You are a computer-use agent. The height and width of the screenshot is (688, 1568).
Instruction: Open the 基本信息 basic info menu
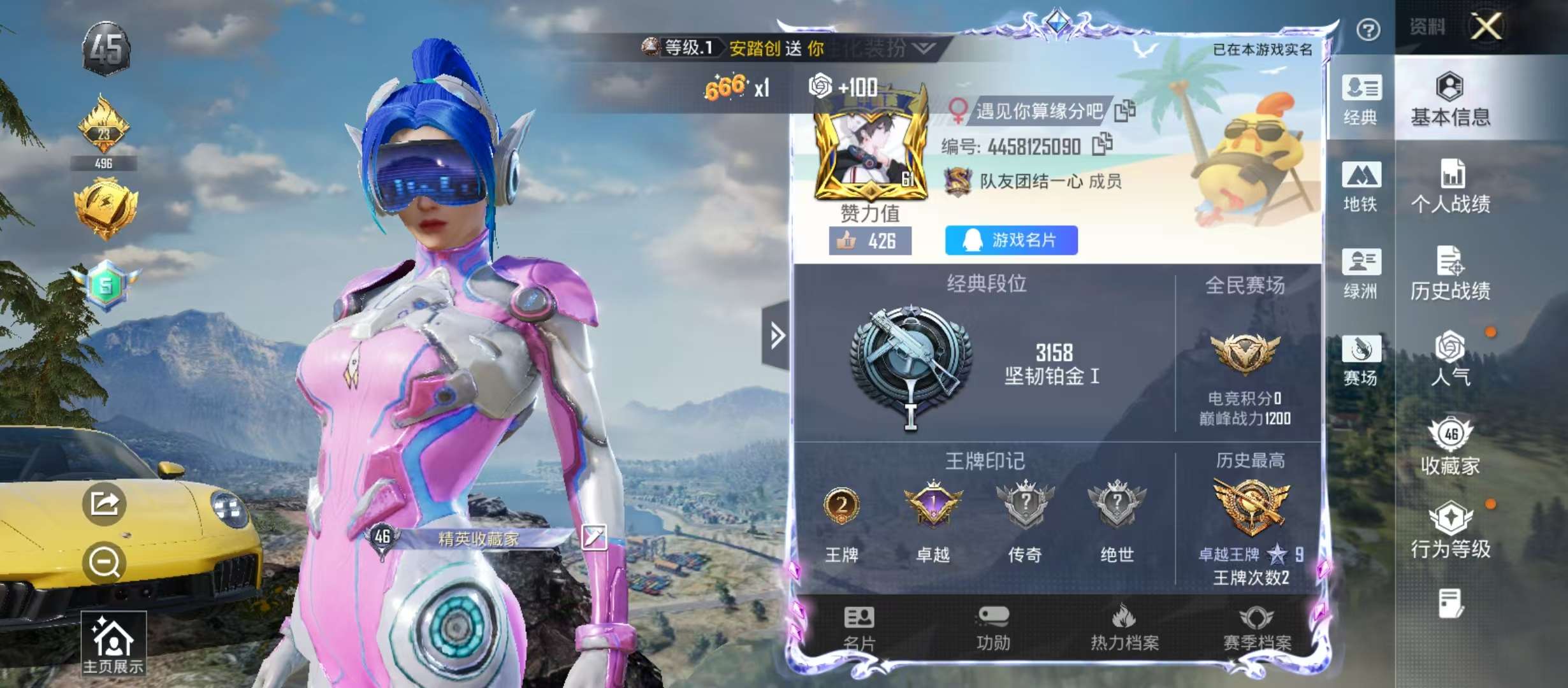(1450, 99)
